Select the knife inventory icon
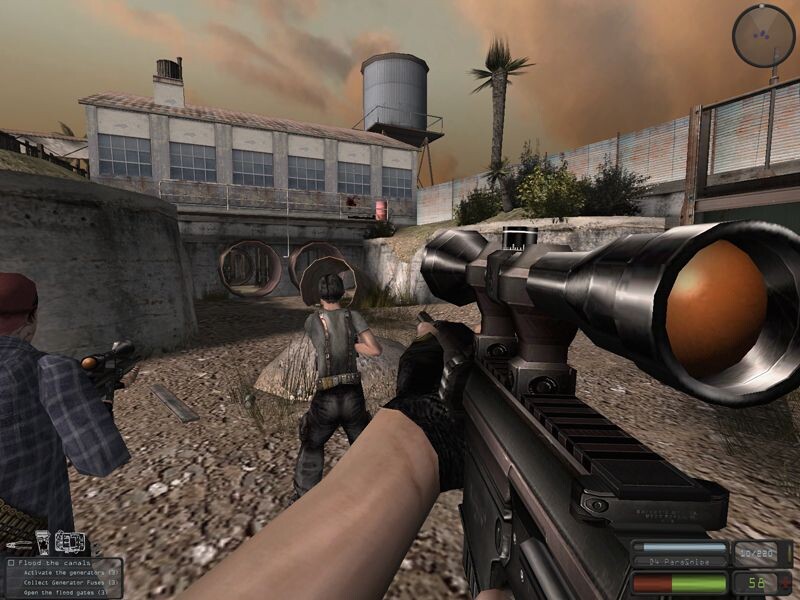 pos(17,545)
